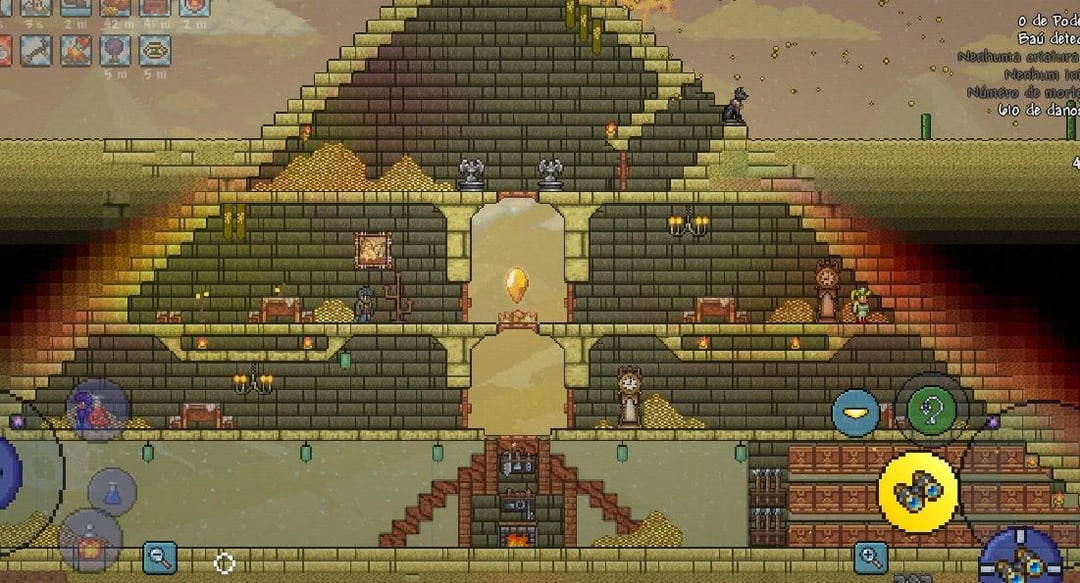The height and width of the screenshot is (583, 1080).
Task: Tap the magnifier zoom-in button
Action: [x=871, y=557]
